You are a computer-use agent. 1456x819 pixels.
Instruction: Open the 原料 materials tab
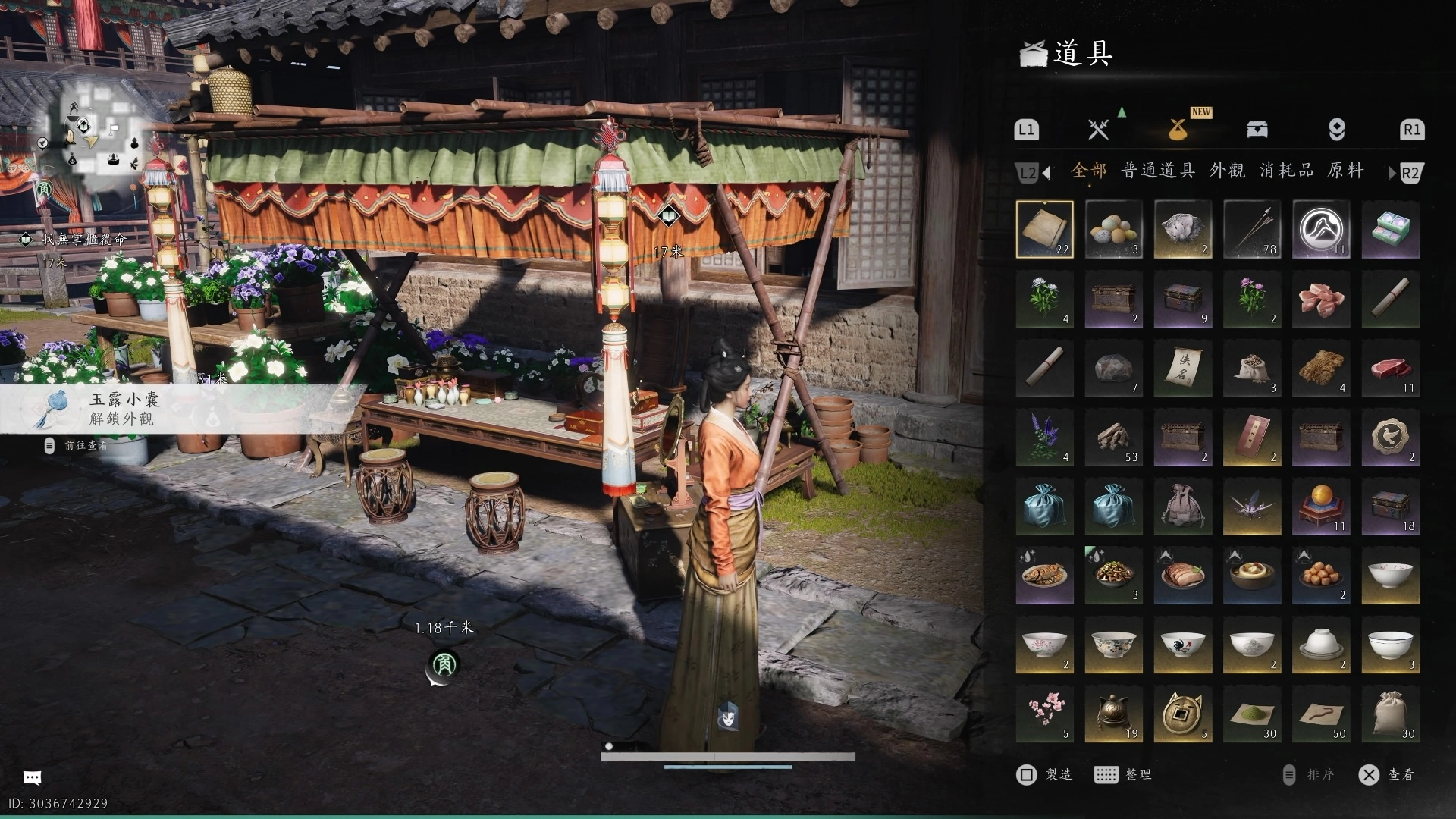pos(1345,171)
